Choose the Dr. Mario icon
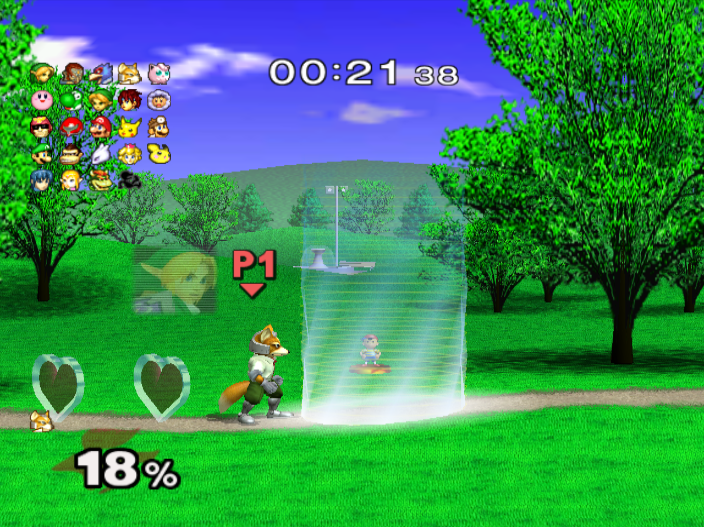The image size is (704, 527). 158,128
